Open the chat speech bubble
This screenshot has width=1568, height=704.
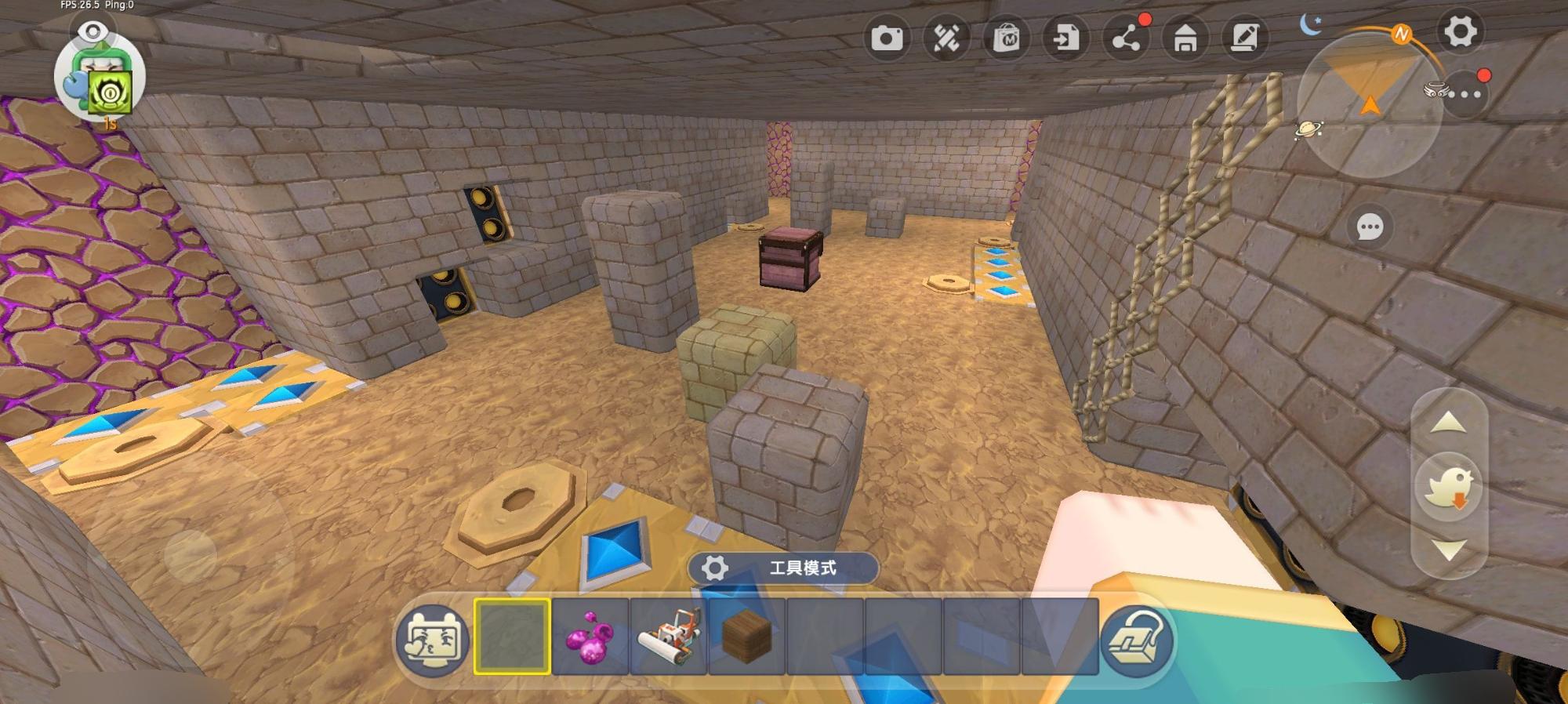pos(1370,227)
